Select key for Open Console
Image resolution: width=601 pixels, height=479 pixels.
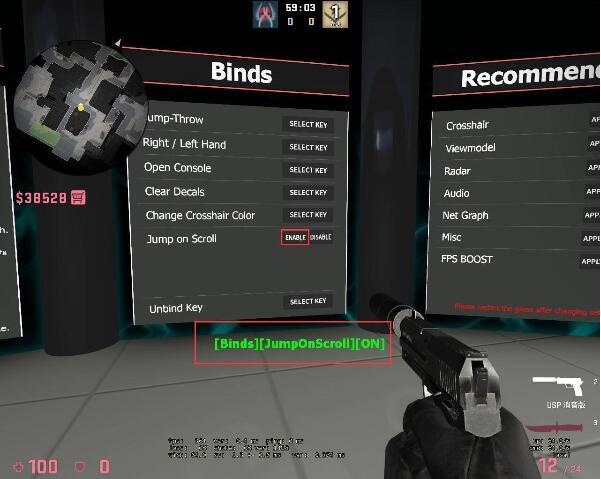(x=308, y=170)
